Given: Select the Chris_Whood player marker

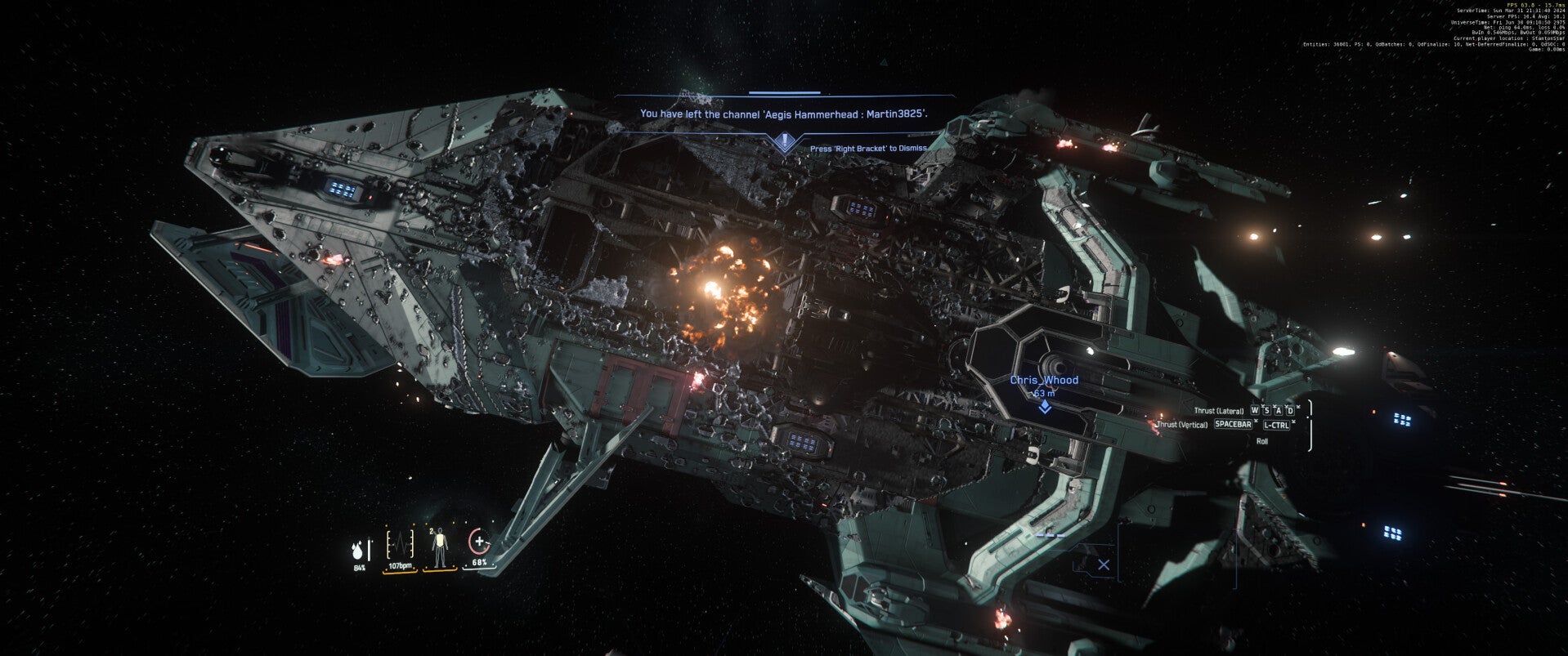Looking at the screenshot, I should pyautogui.click(x=1044, y=406).
